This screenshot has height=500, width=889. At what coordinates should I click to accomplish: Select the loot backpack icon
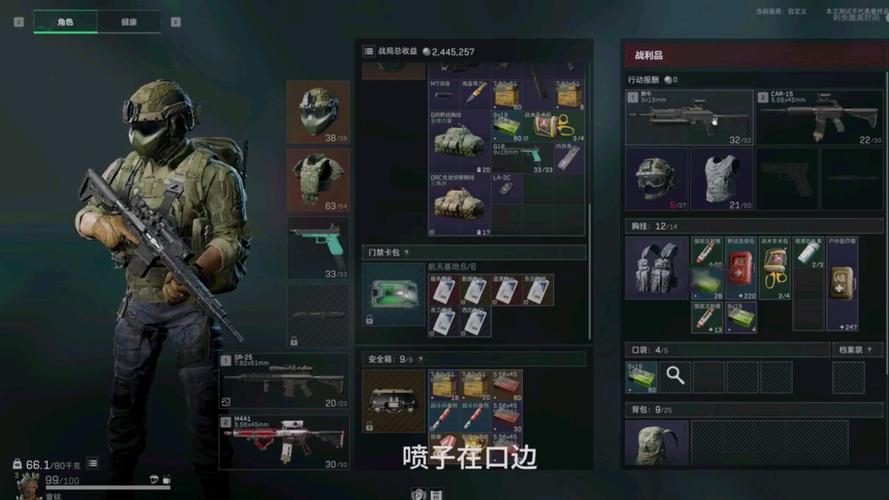[x=656, y=443]
